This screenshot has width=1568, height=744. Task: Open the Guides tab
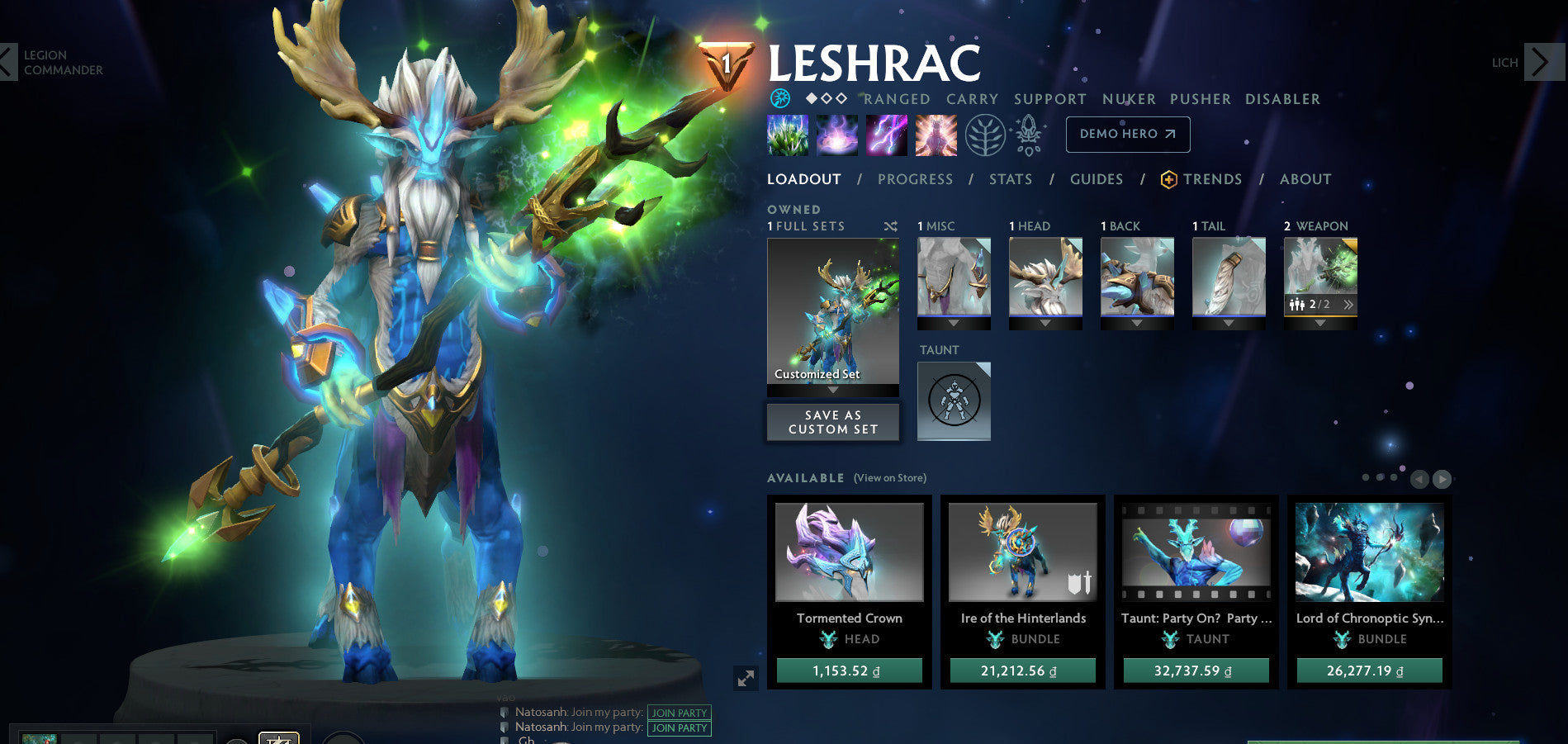tap(1096, 179)
